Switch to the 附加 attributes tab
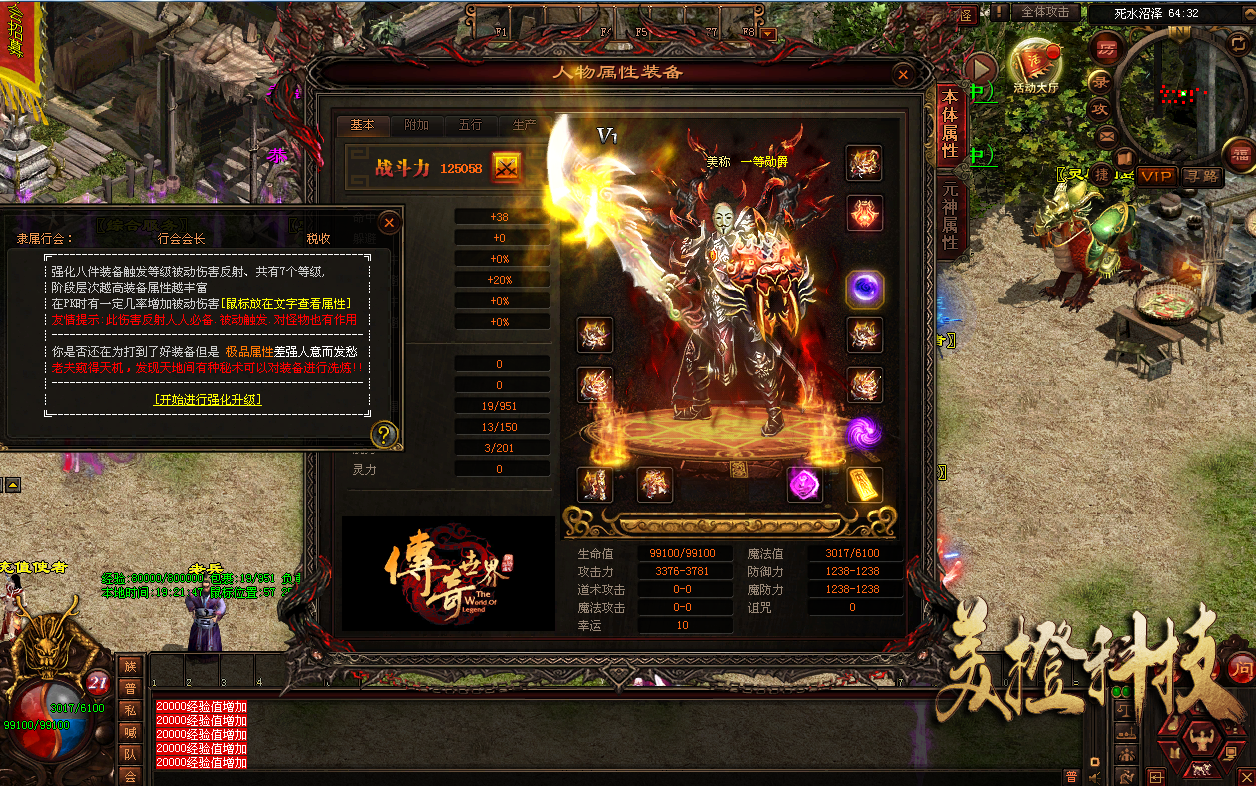The height and width of the screenshot is (786, 1256). pos(416,125)
